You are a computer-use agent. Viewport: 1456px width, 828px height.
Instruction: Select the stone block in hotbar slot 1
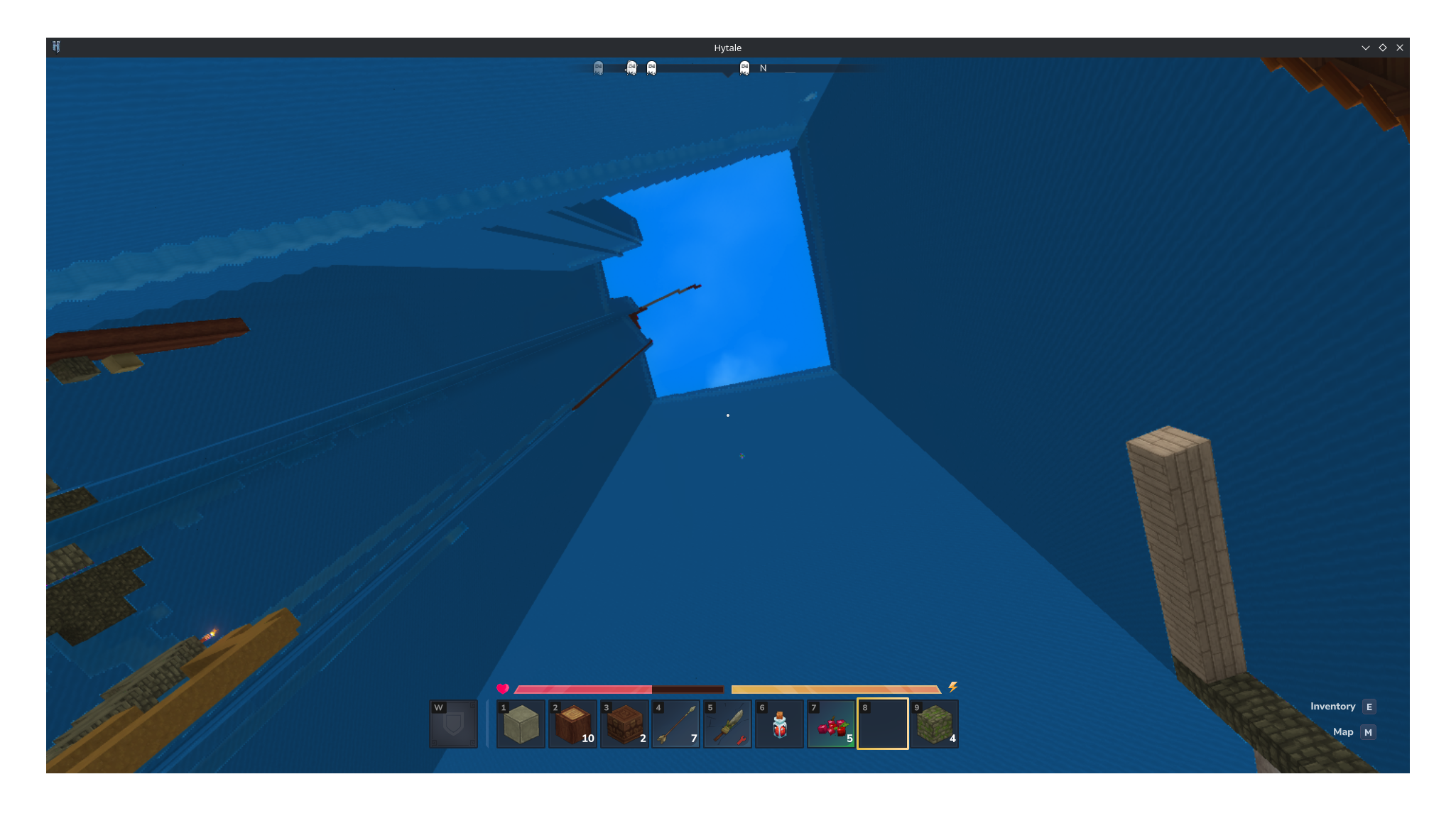[521, 724]
